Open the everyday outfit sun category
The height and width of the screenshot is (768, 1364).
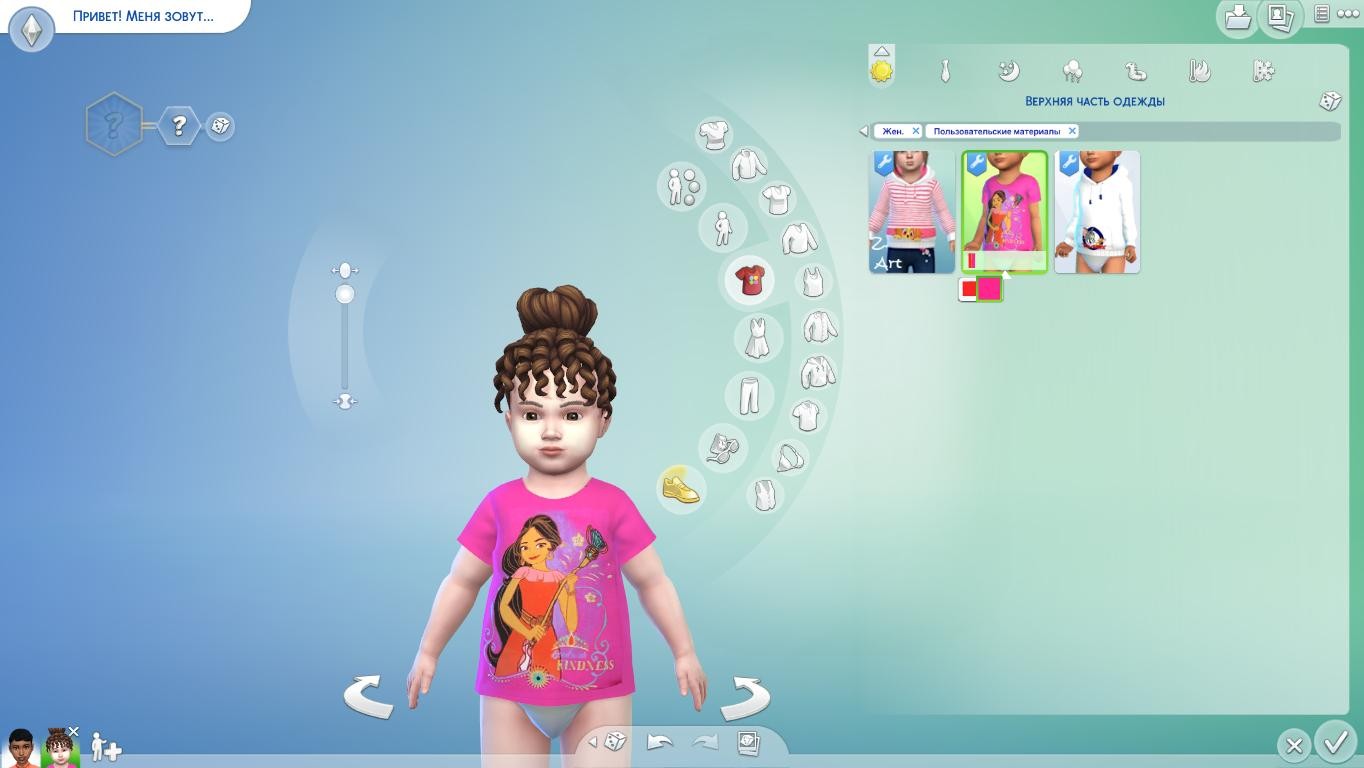click(x=881, y=71)
